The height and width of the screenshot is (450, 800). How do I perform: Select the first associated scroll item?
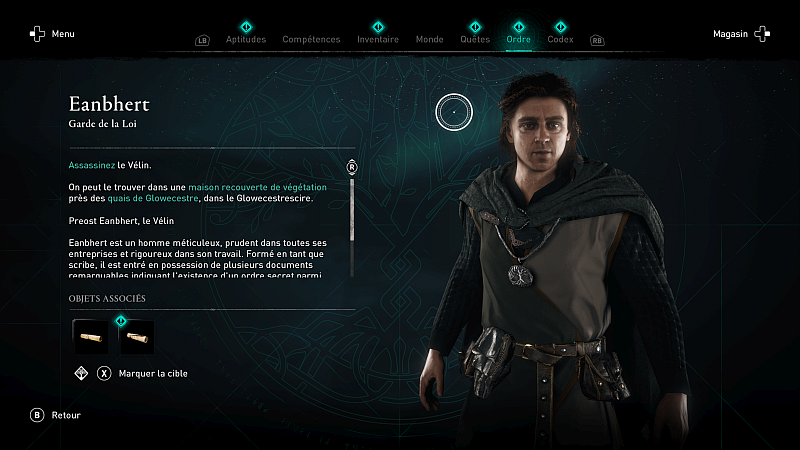click(91, 337)
